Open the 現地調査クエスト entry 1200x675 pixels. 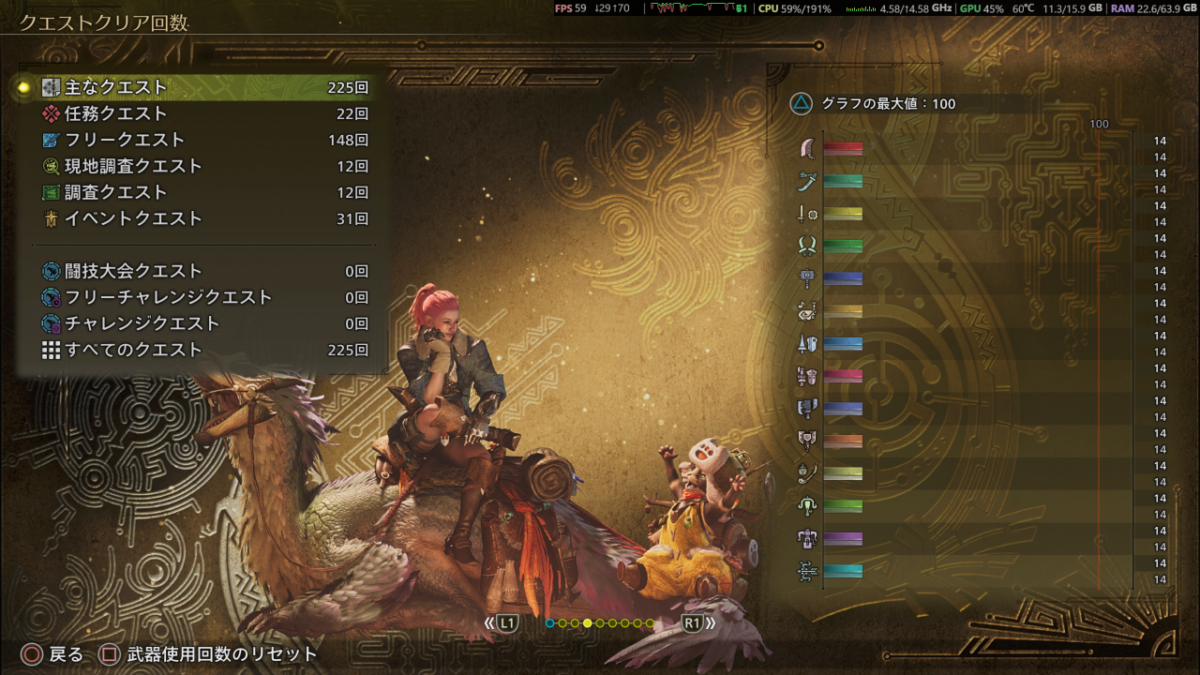(200, 166)
